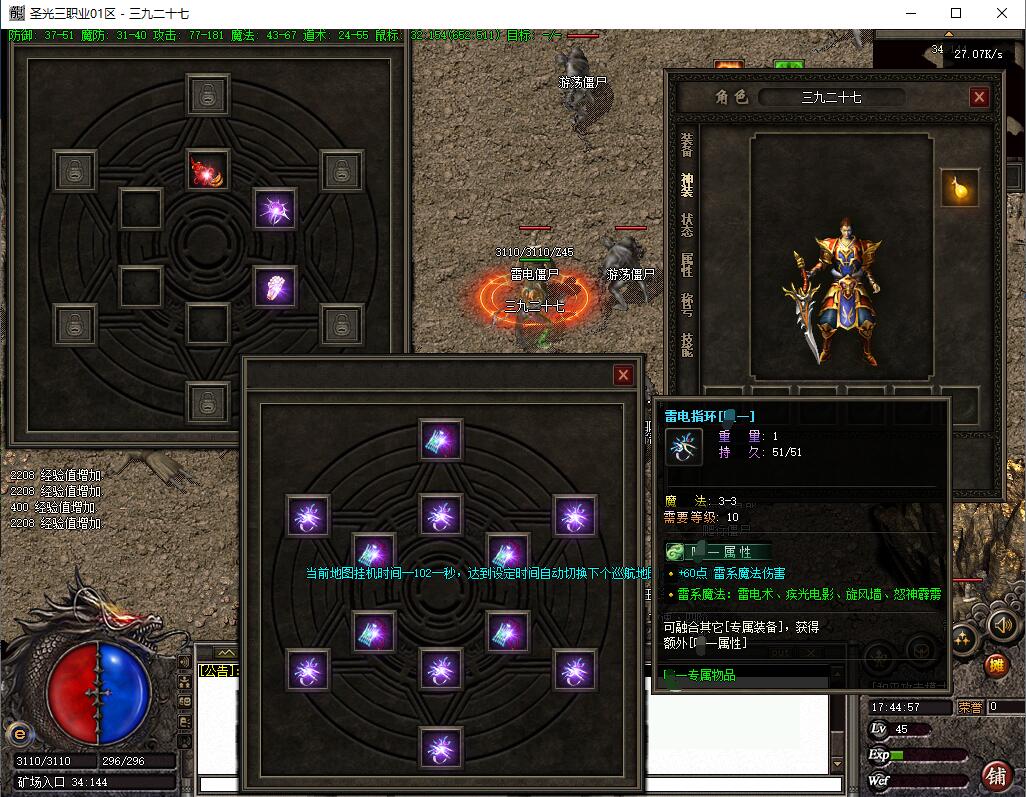This screenshot has width=1026, height=797.
Task: Click the round gold 'e' button
Action: pos(18,733)
